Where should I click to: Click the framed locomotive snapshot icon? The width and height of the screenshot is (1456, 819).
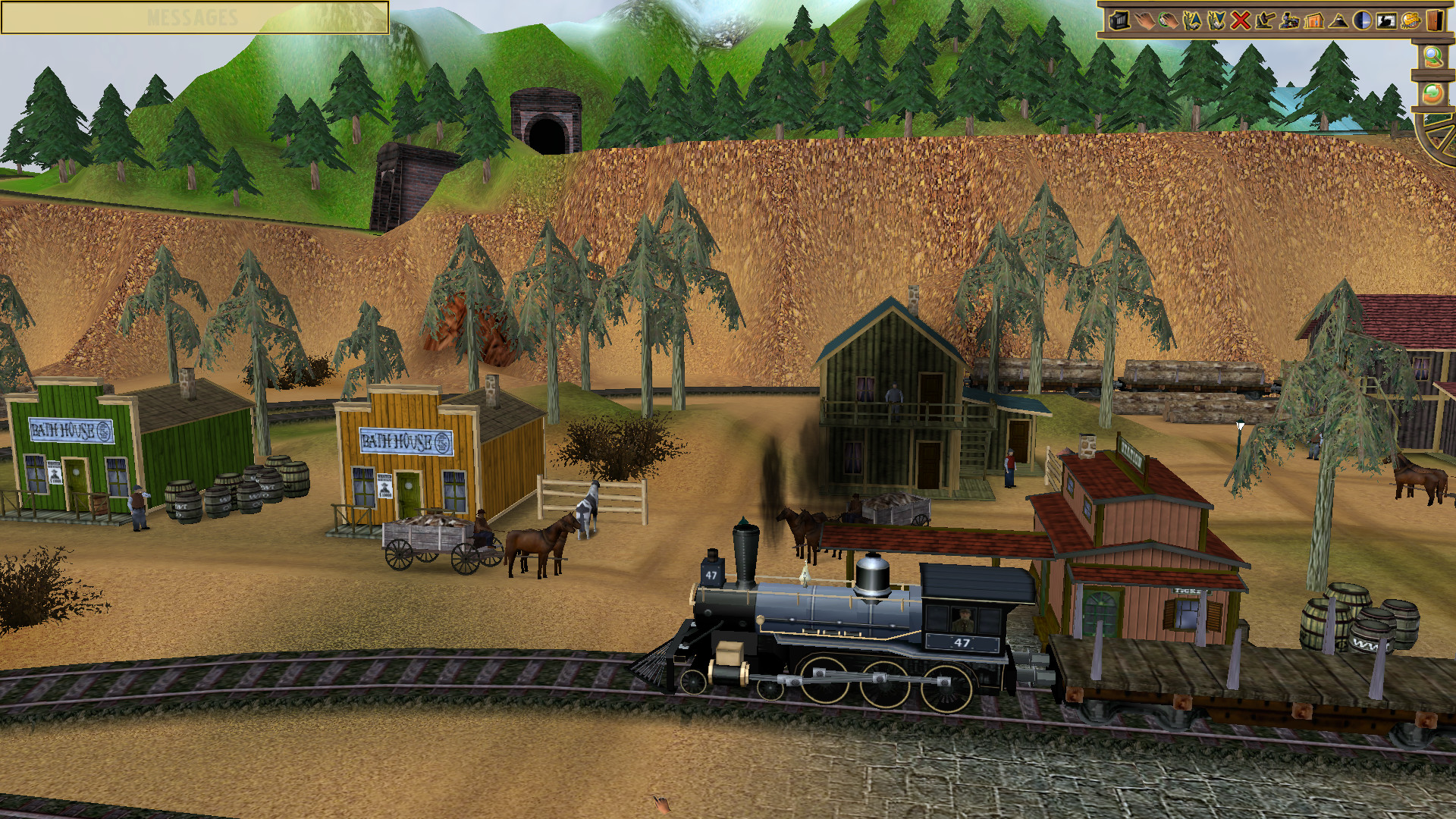(x=1386, y=23)
